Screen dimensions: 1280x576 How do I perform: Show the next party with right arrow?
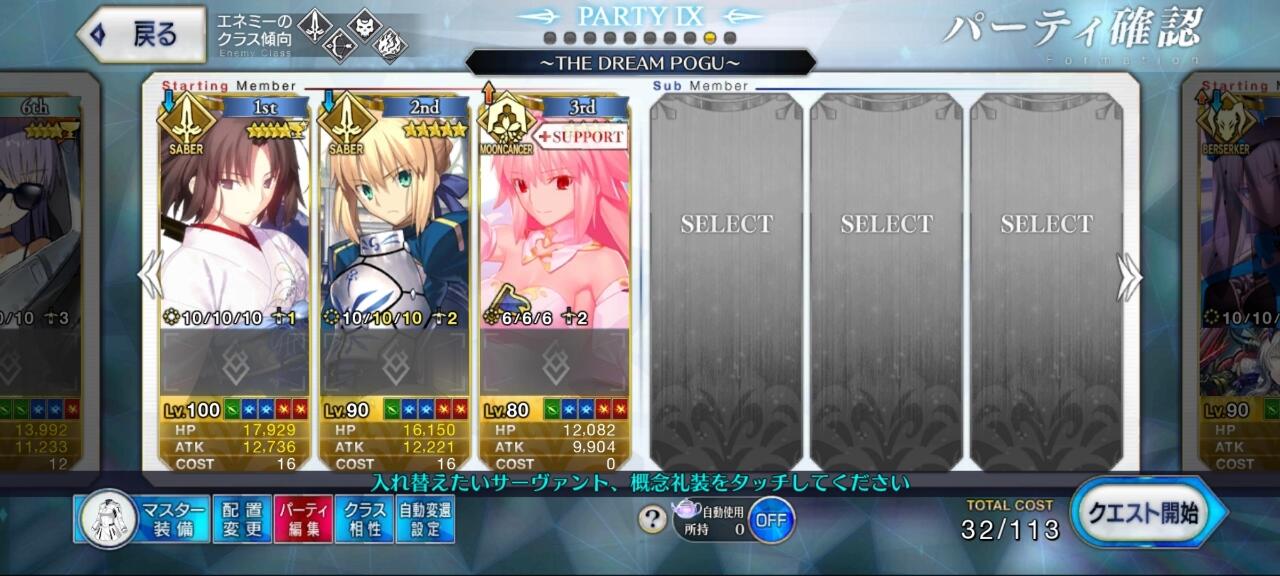1129,277
